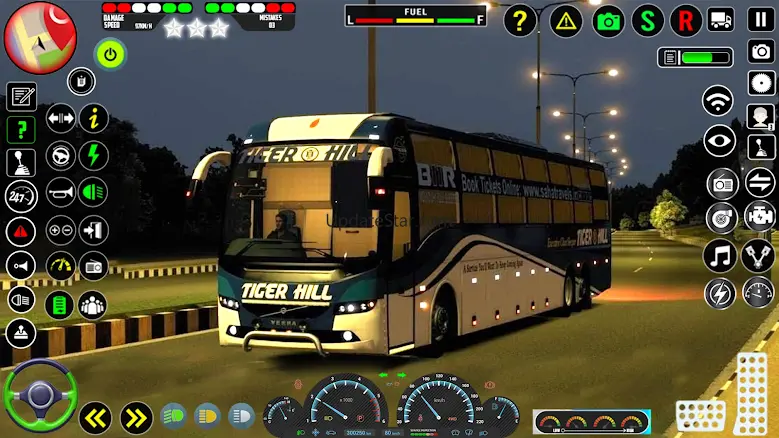Activate the right turn signal arrows
Screen dimensions: 779x438
point(136,417)
